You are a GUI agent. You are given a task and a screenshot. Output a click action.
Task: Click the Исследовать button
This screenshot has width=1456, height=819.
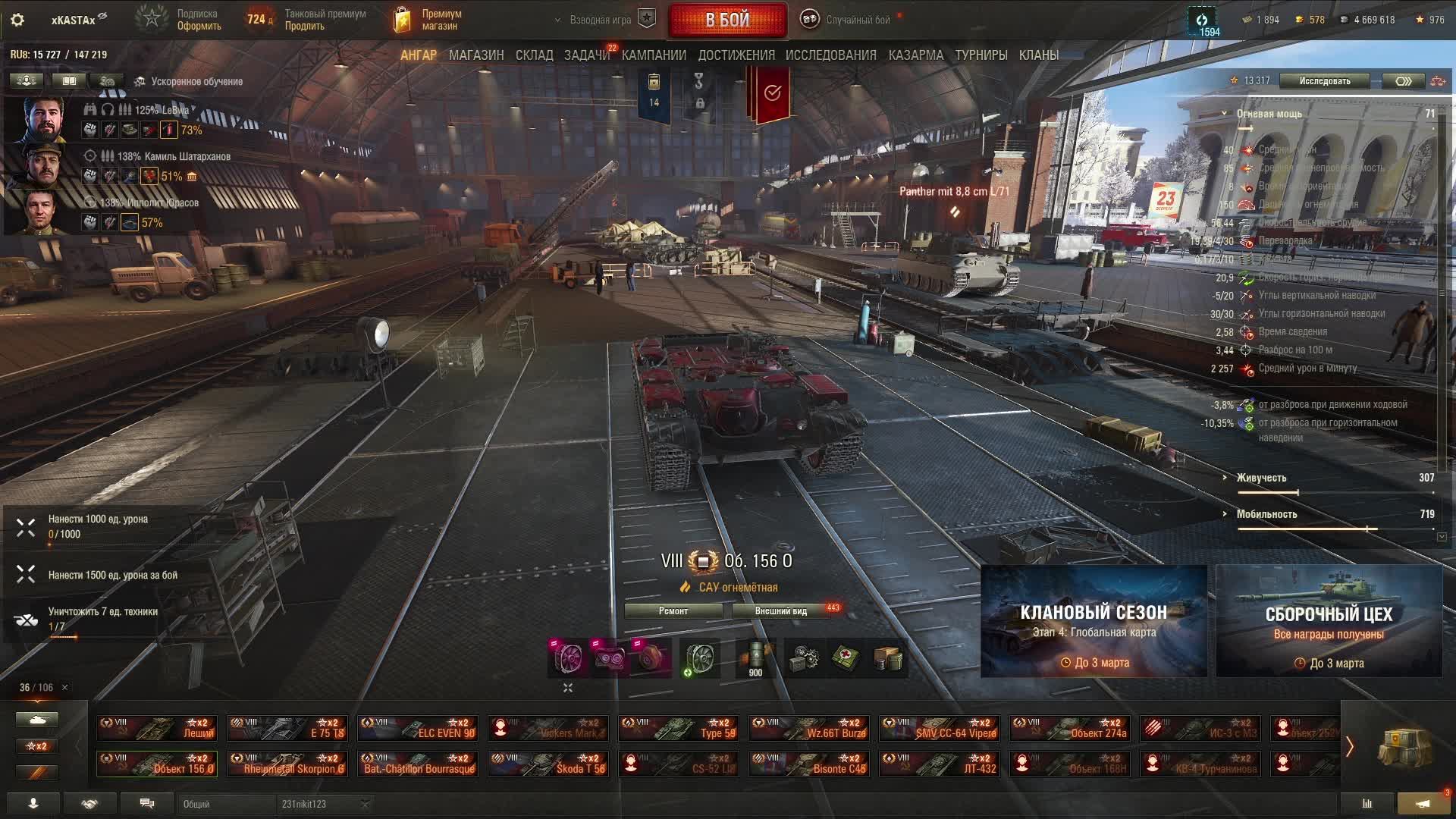point(1324,81)
